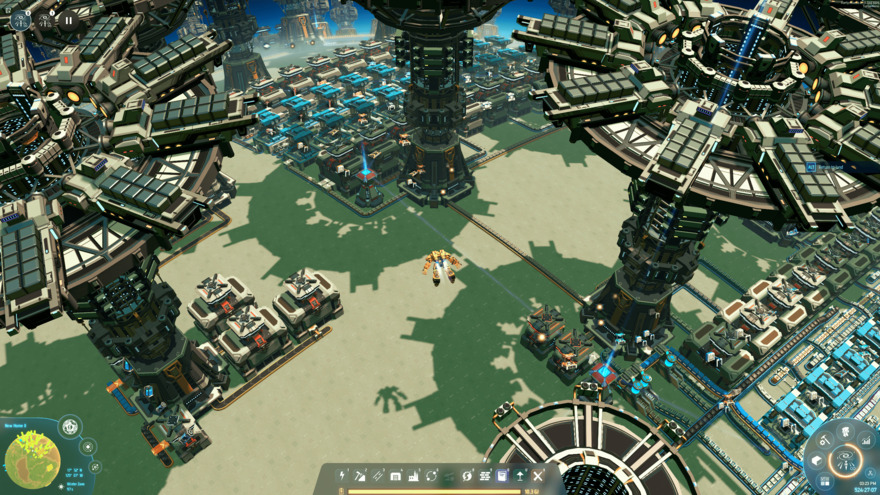Open the power build category

pos(342,476)
